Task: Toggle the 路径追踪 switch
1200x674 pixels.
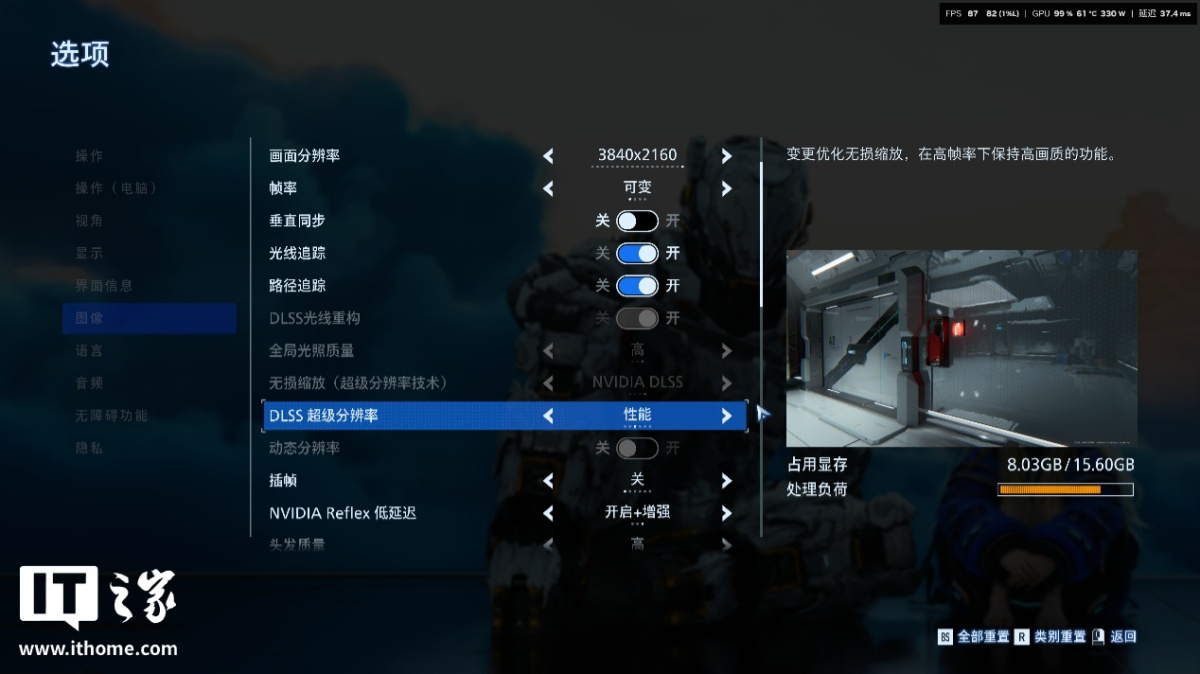Action: [637, 286]
